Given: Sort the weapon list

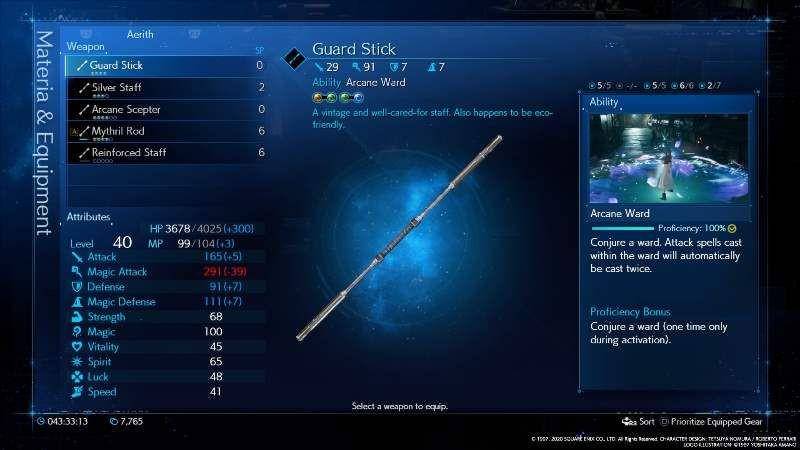Looking at the screenshot, I should point(639,422).
